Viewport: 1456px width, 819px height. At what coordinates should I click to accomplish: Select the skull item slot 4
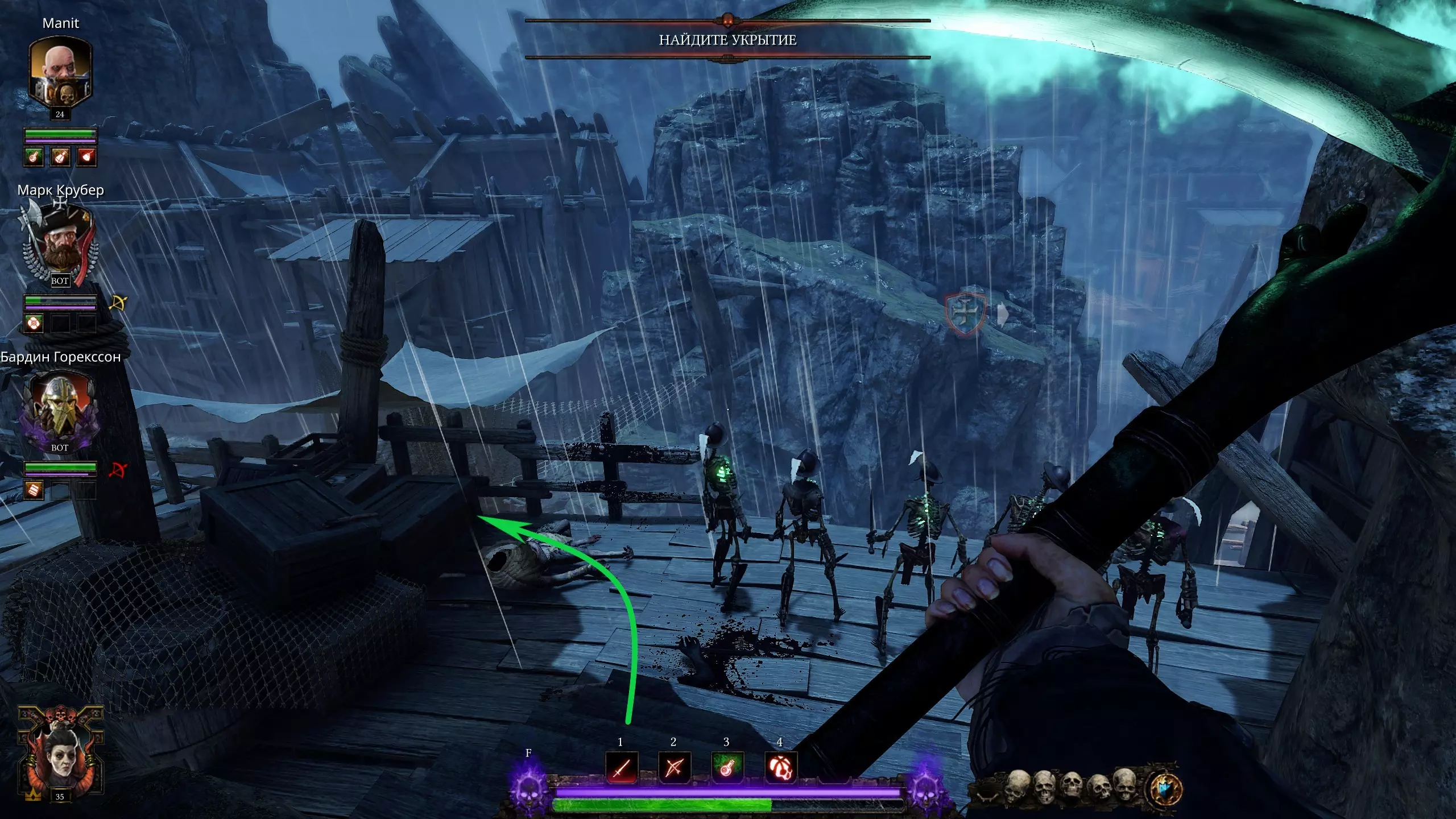[780, 768]
